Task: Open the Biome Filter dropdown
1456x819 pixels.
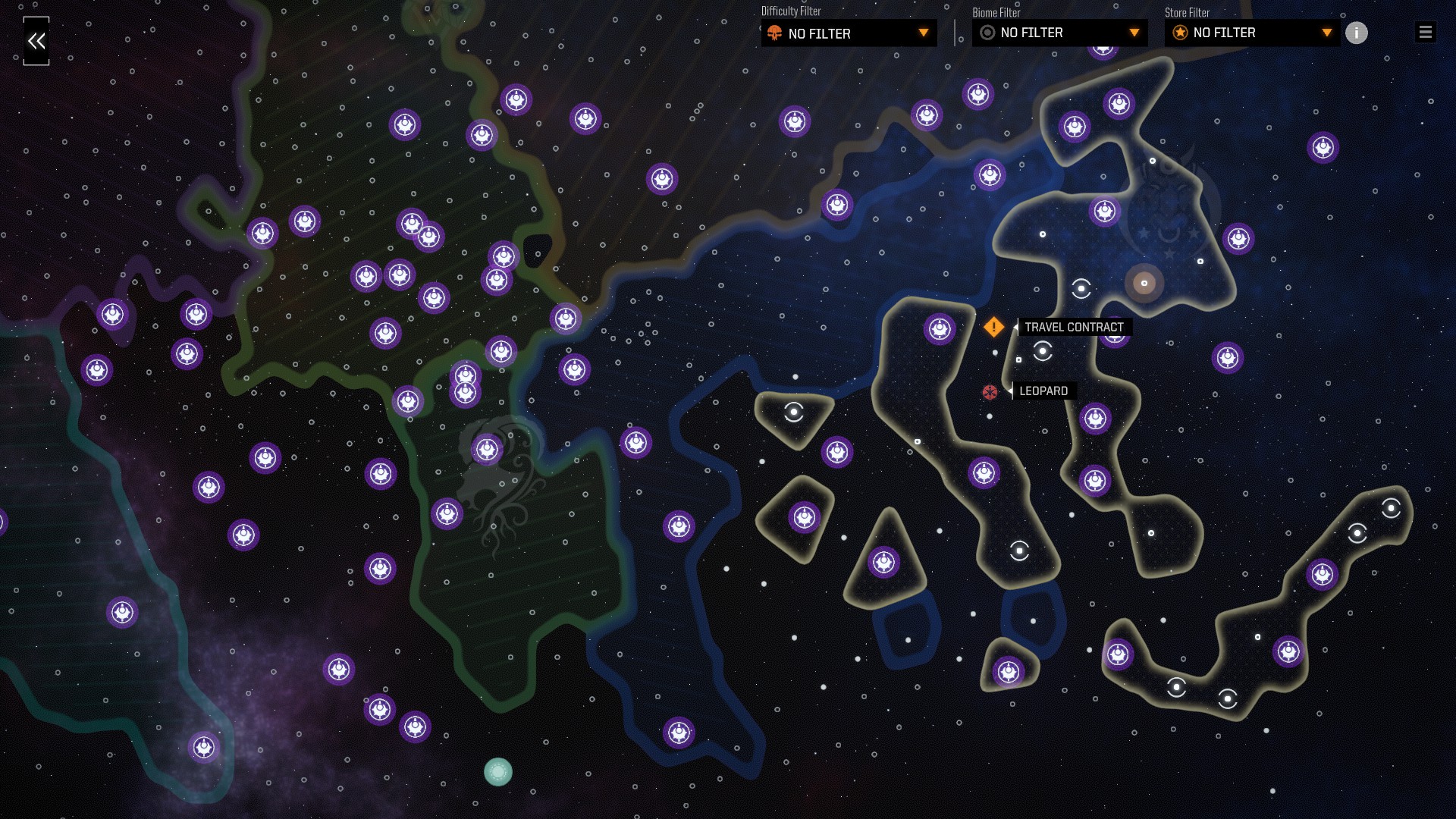Action: pyautogui.click(x=1134, y=33)
